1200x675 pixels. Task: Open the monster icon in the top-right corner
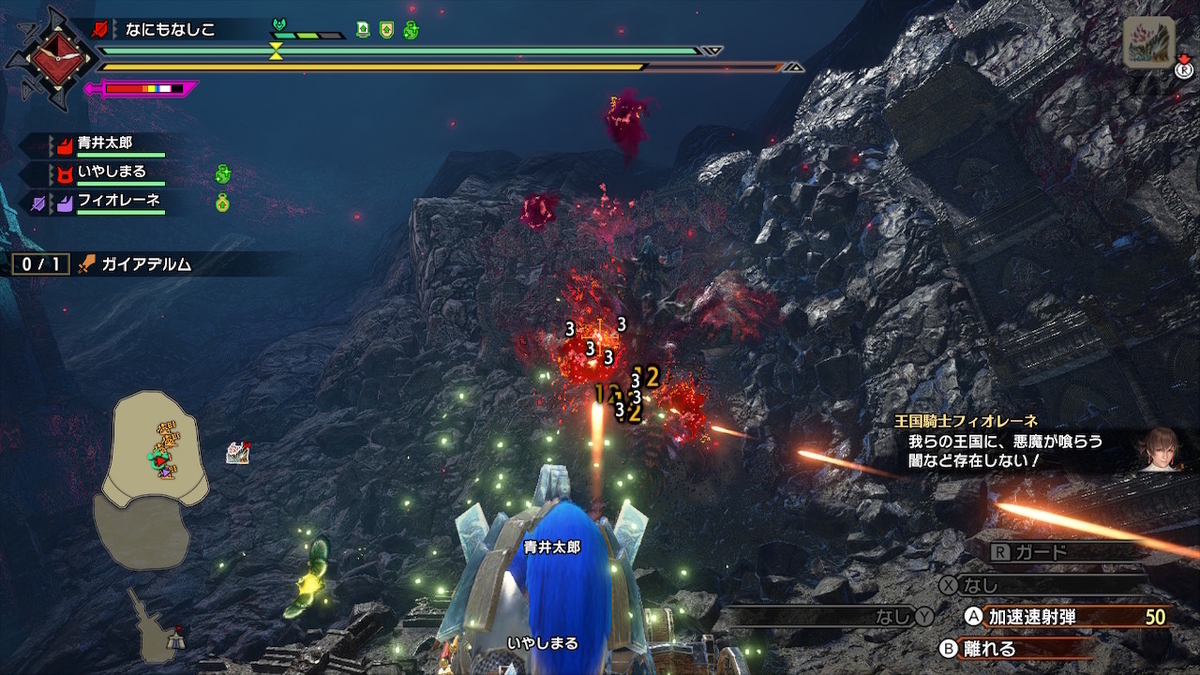coord(1147,44)
